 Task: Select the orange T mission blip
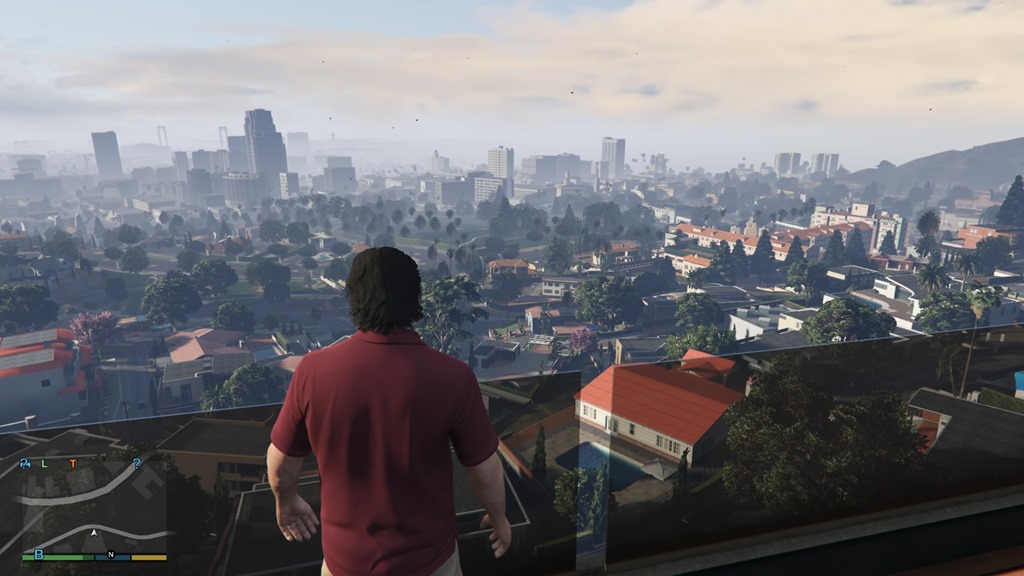pyautogui.click(x=72, y=463)
